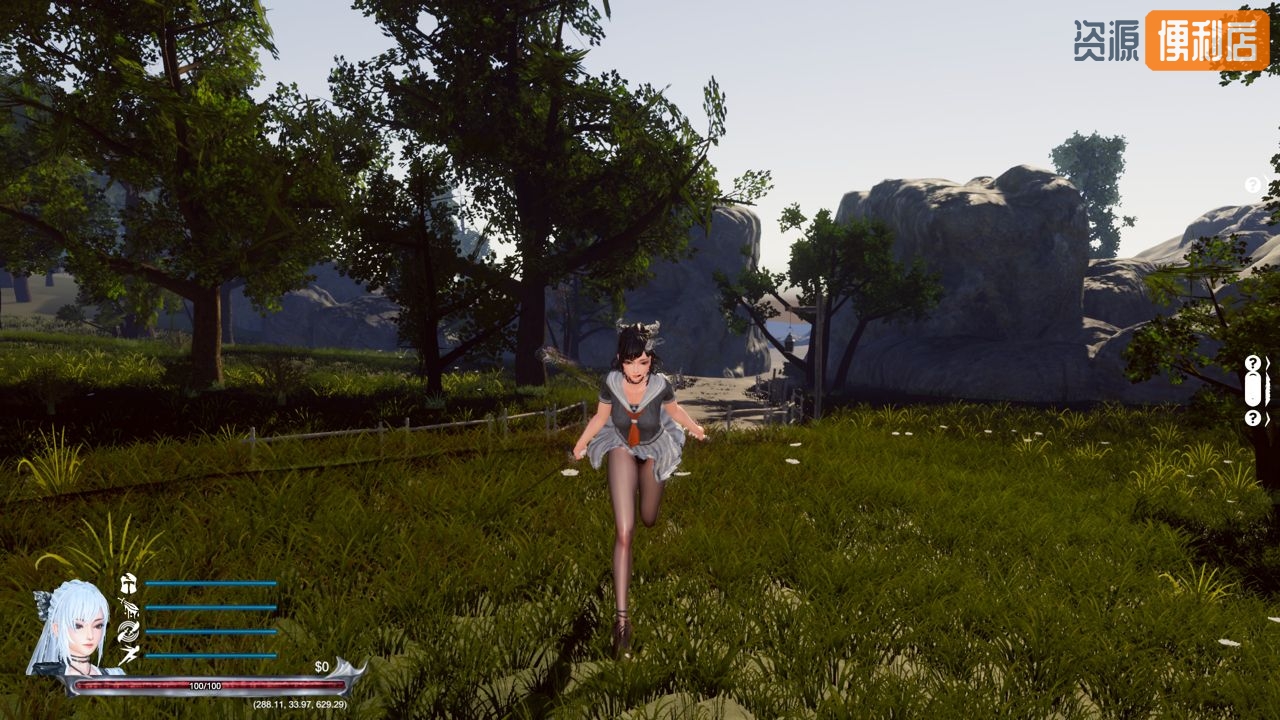Click the white-haired character portrait
Screen dimensions: 1280x720
coord(70,628)
